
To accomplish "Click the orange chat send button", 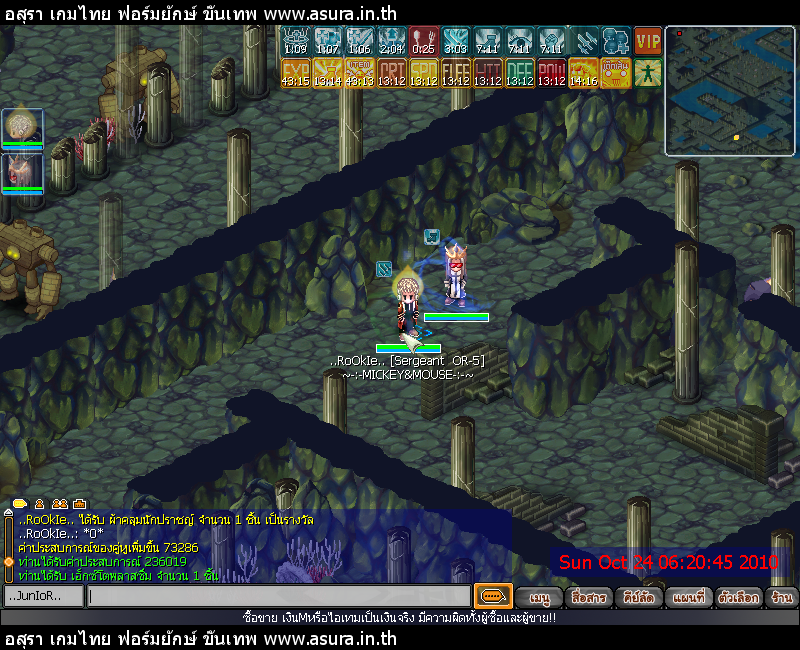I will click(x=492, y=596).
